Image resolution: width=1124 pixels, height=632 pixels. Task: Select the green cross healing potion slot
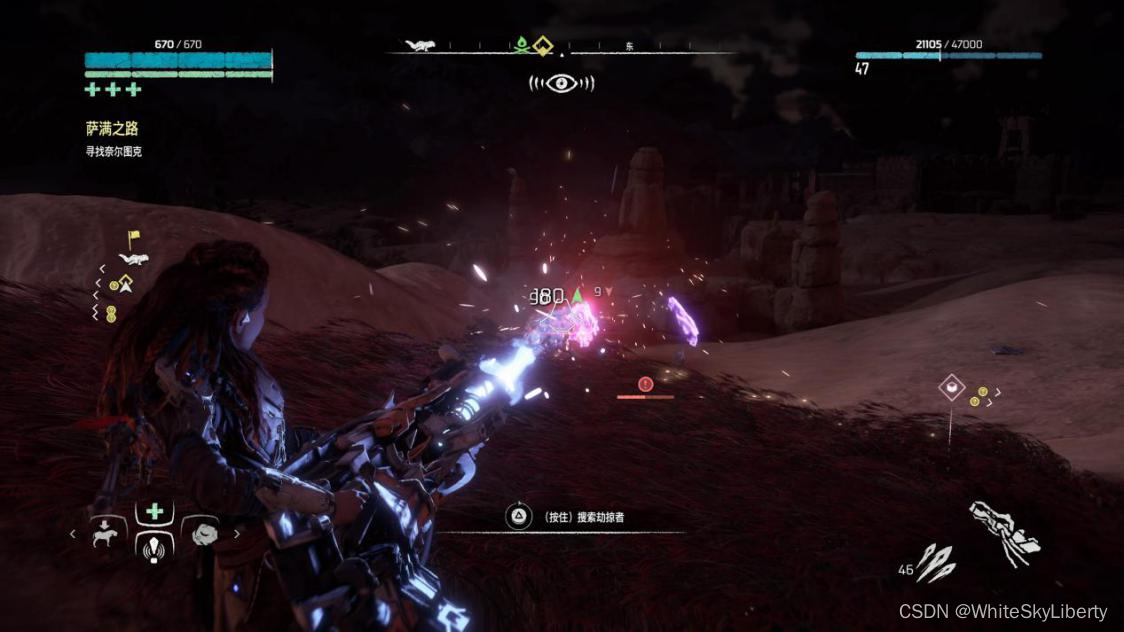tap(154, 512)
